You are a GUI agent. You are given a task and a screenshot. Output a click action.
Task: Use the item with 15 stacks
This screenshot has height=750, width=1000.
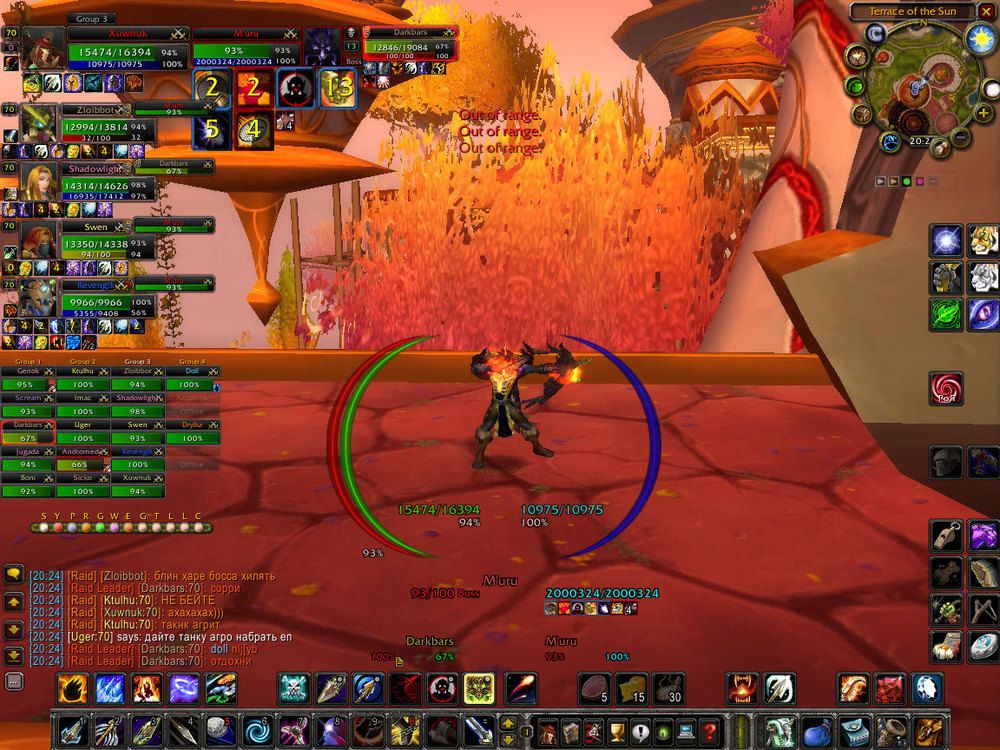tap(631, 688)
